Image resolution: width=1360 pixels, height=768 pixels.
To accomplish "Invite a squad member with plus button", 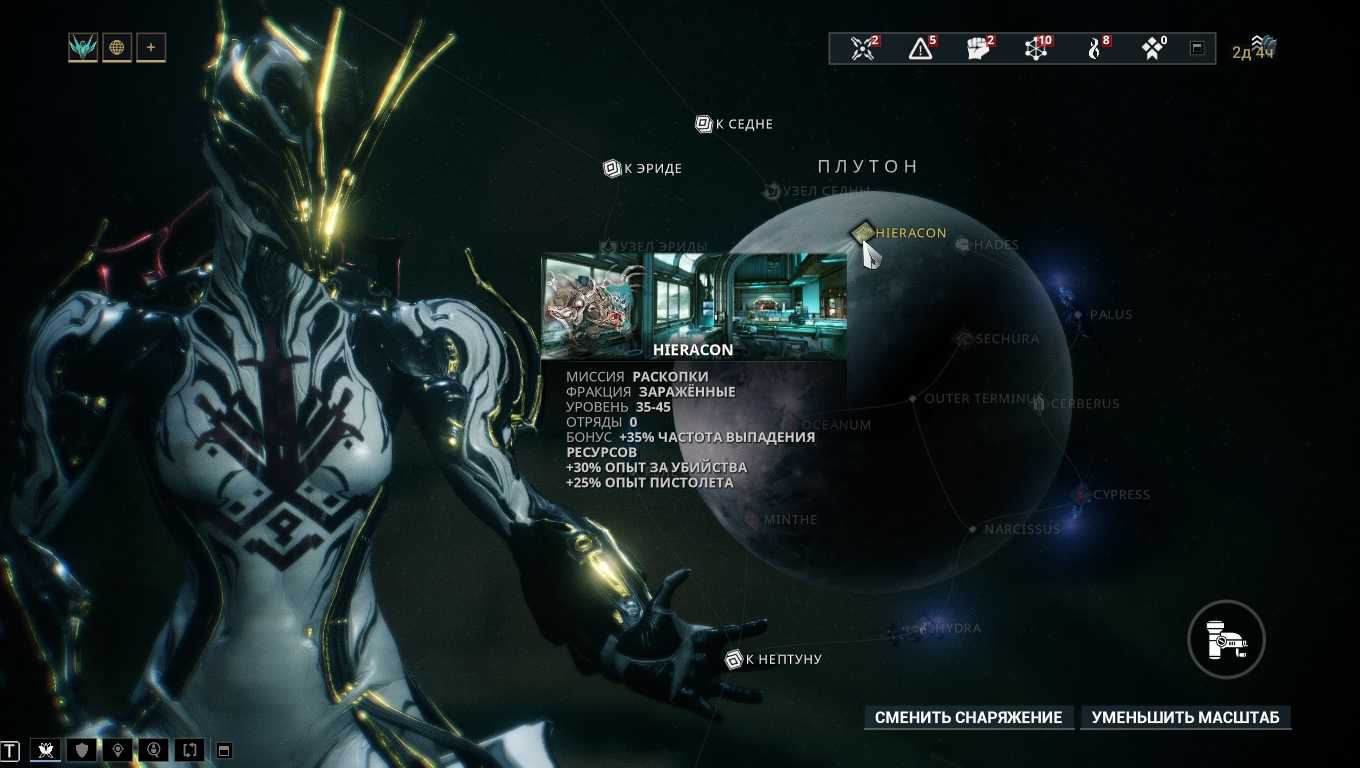I will point(151,47).
